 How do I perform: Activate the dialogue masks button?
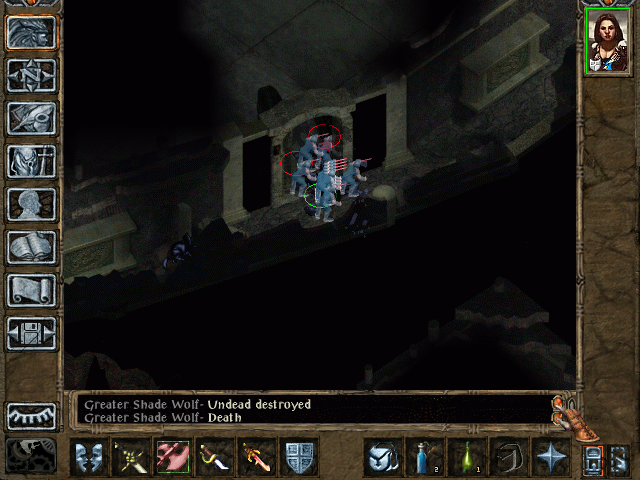(89, 458)
